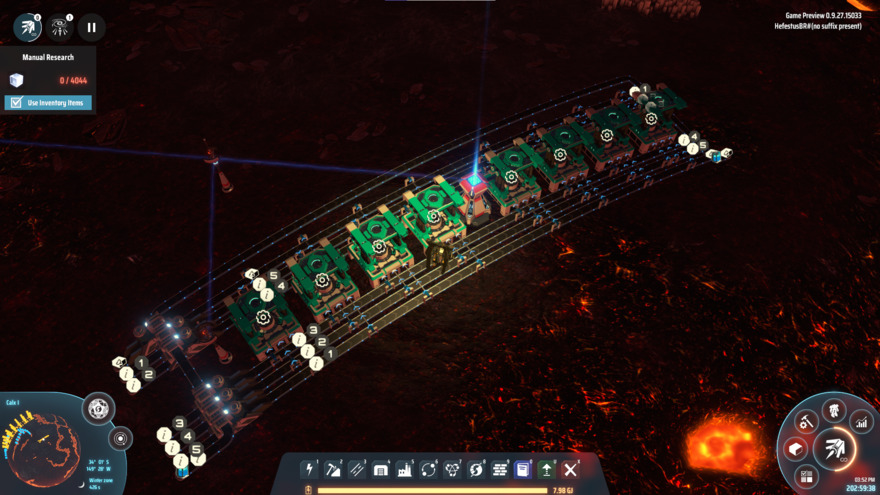
Task: Open the blue blueprint book button
Action: [x=523, y=469]
